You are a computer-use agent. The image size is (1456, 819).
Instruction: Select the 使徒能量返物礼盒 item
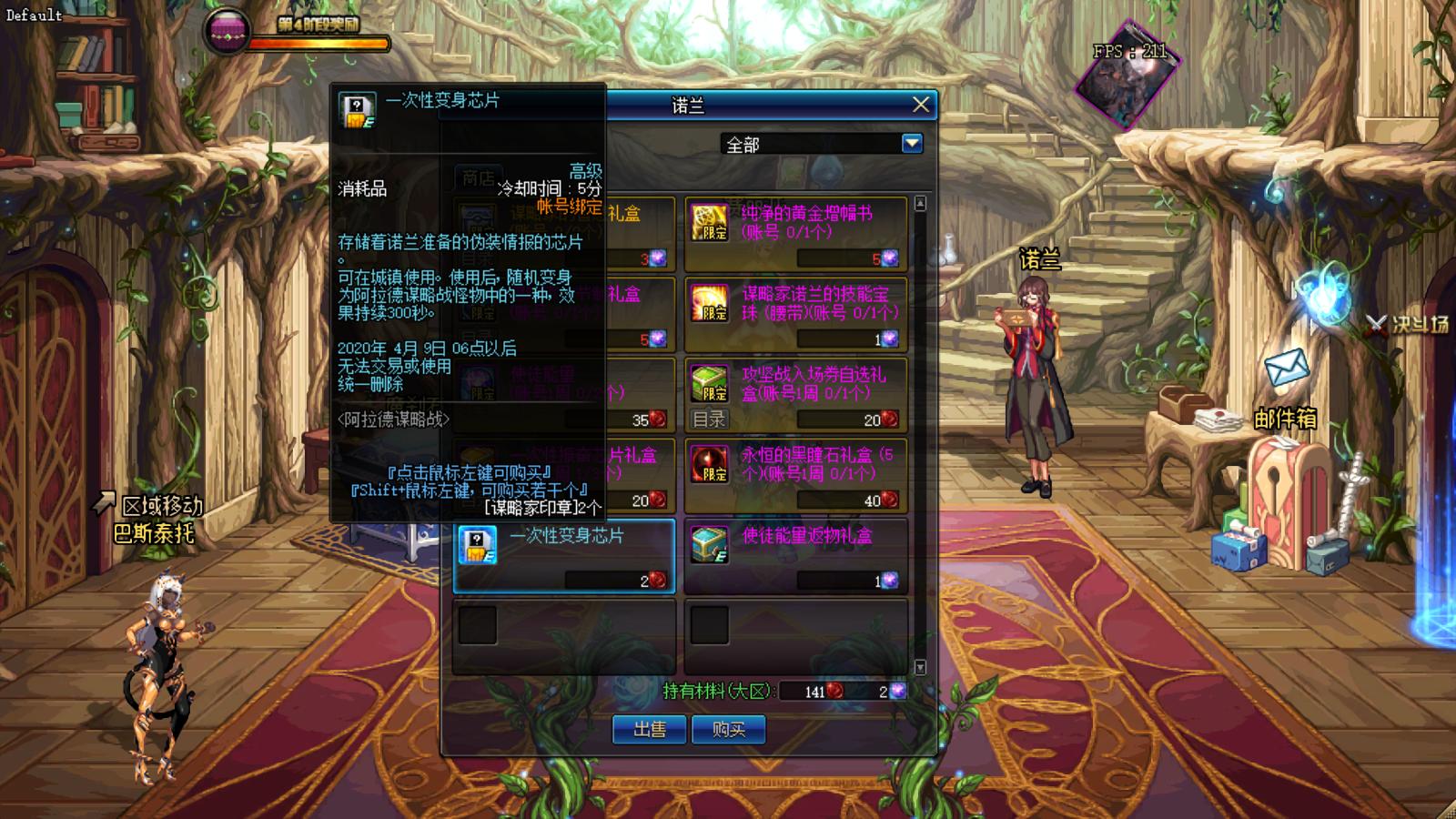coord(796,555)
